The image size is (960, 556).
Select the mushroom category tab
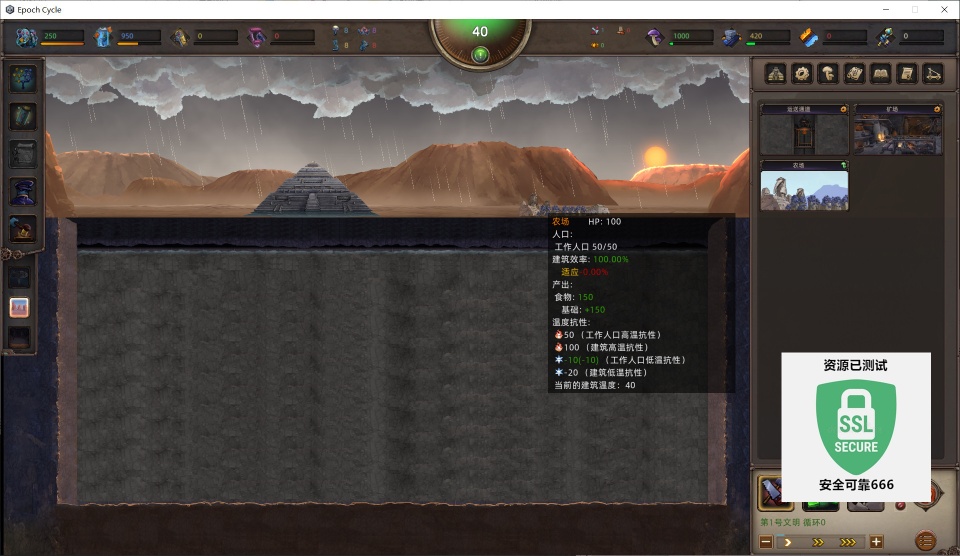point(828,73)
